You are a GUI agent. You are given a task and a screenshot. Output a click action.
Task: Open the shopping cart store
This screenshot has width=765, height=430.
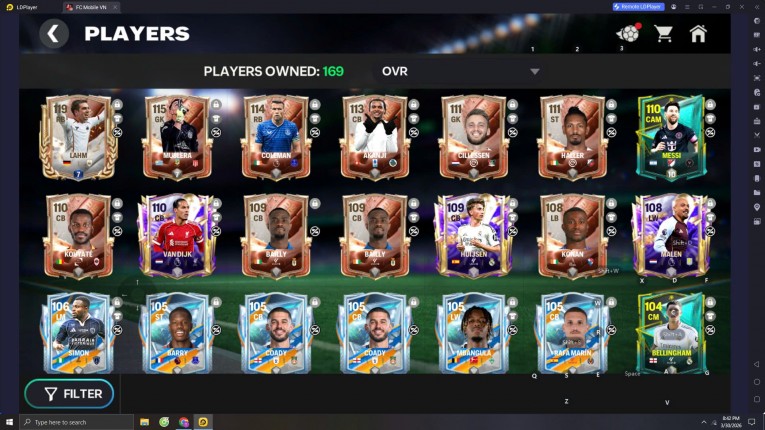coord(663,34)
